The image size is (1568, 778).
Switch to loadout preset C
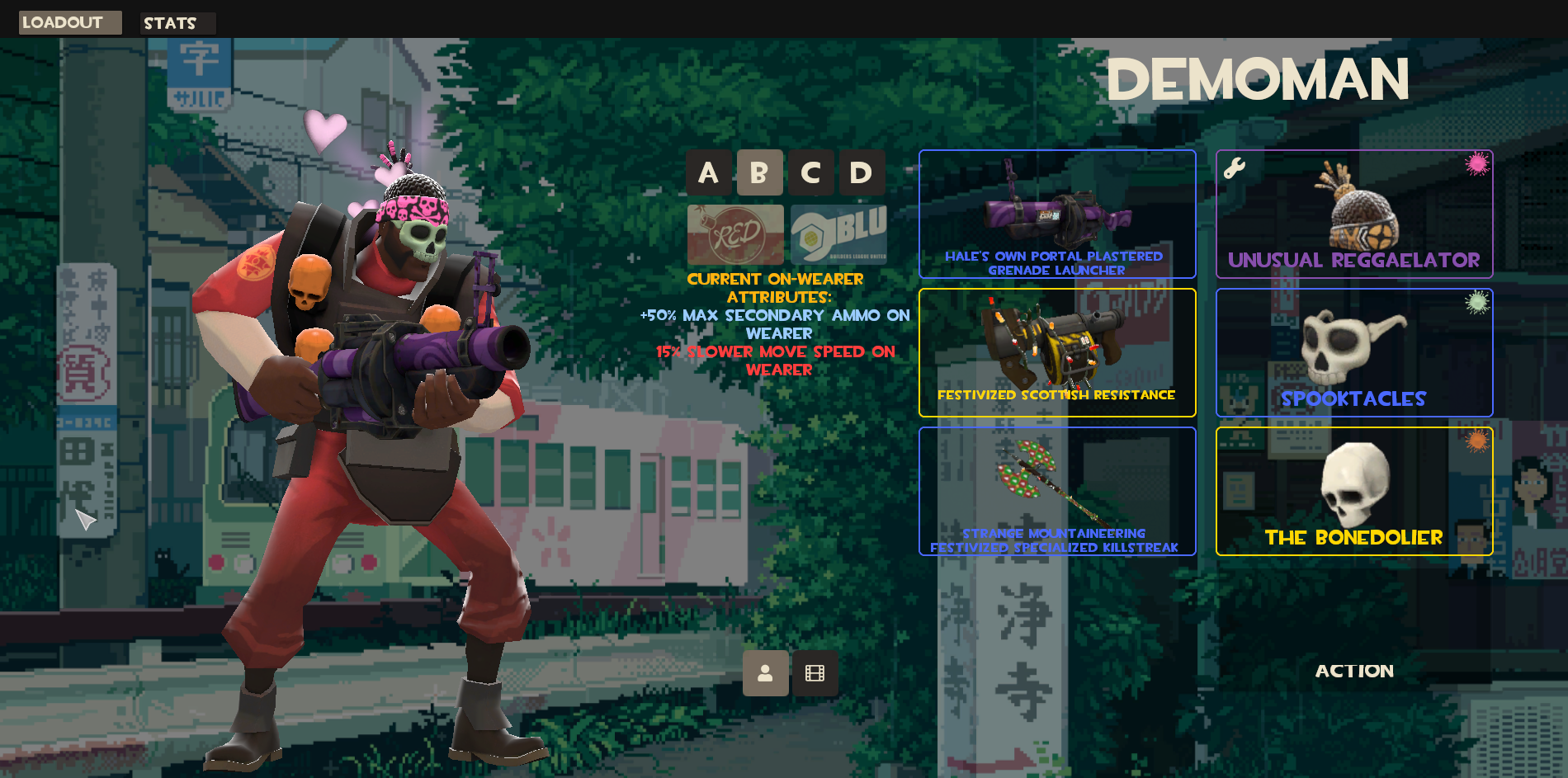tap(810, 172)
